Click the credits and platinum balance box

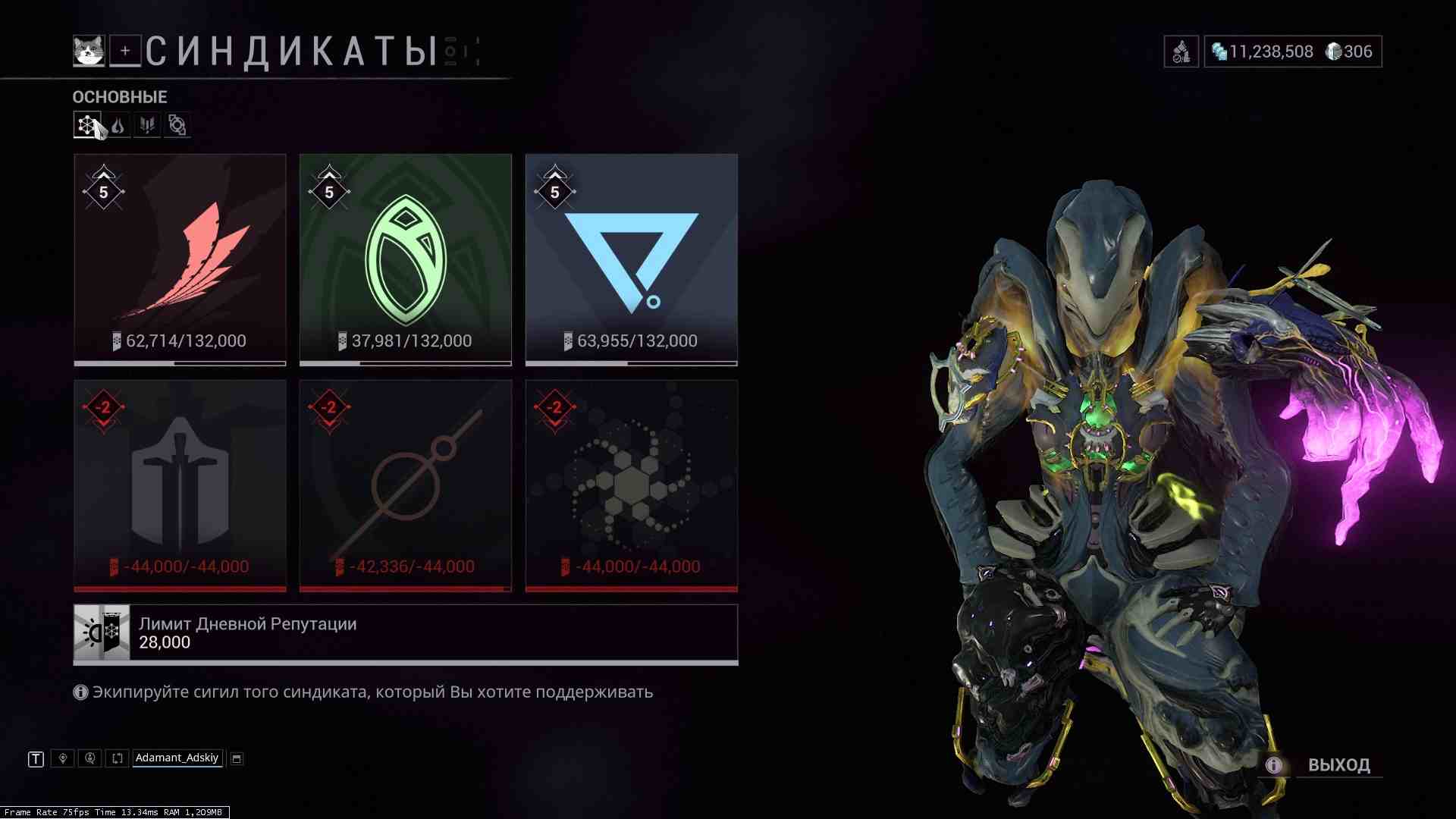(x=1293, y=52)
